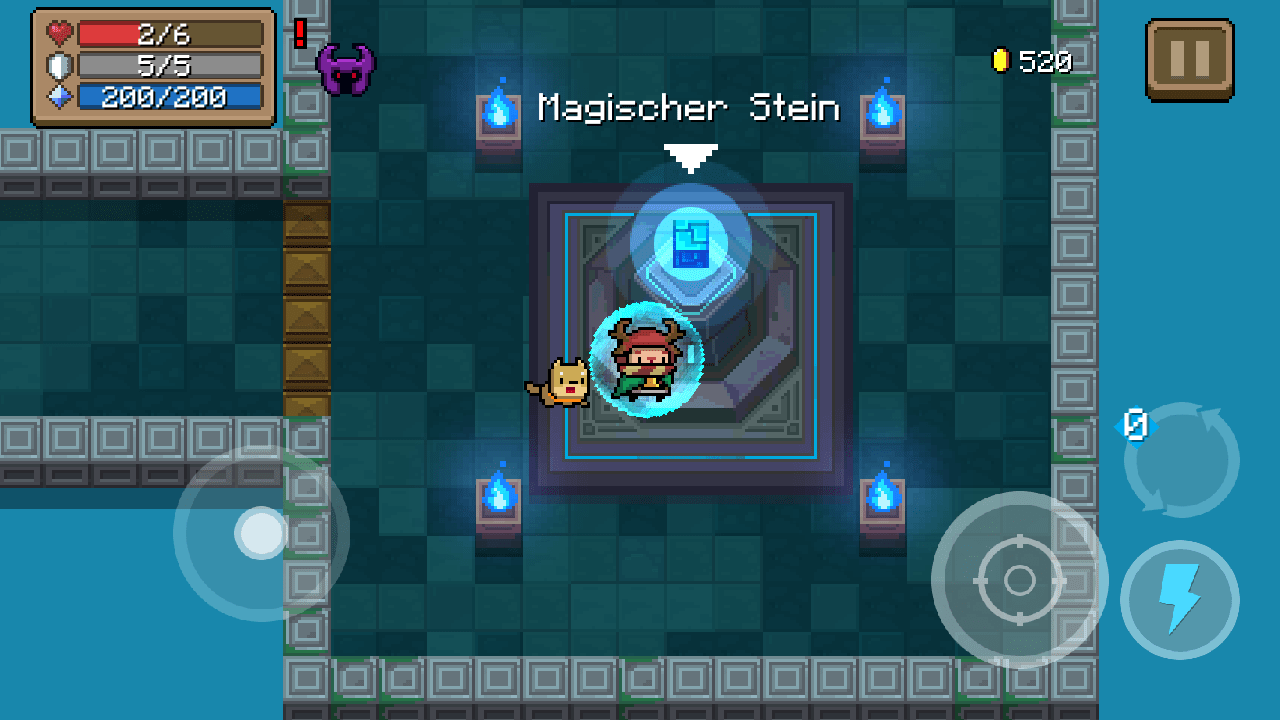The image size is (1280, 720).
Task: Tap the Magischer Stein label text
Action: point(689,108)
